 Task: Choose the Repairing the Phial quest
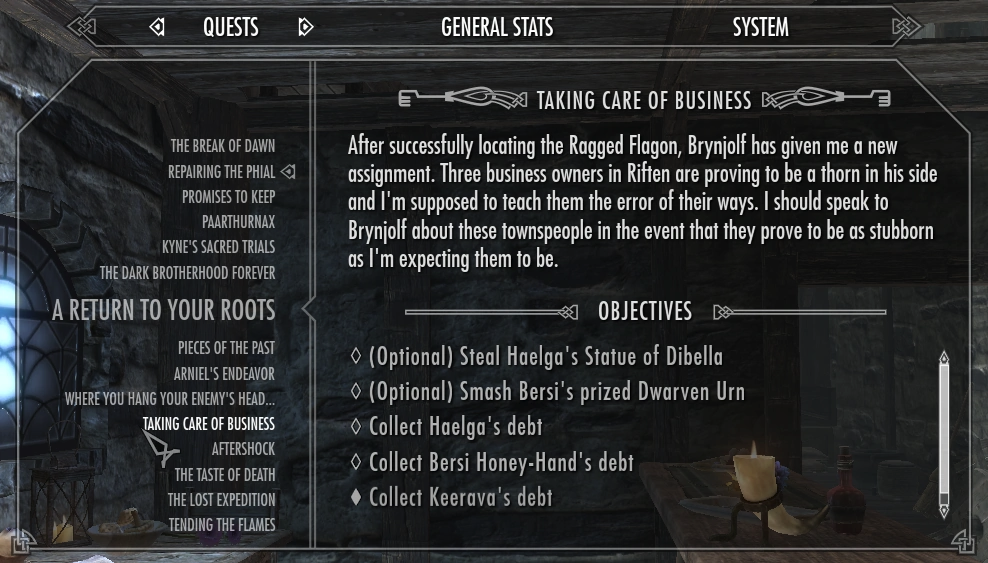click(220, 172)
